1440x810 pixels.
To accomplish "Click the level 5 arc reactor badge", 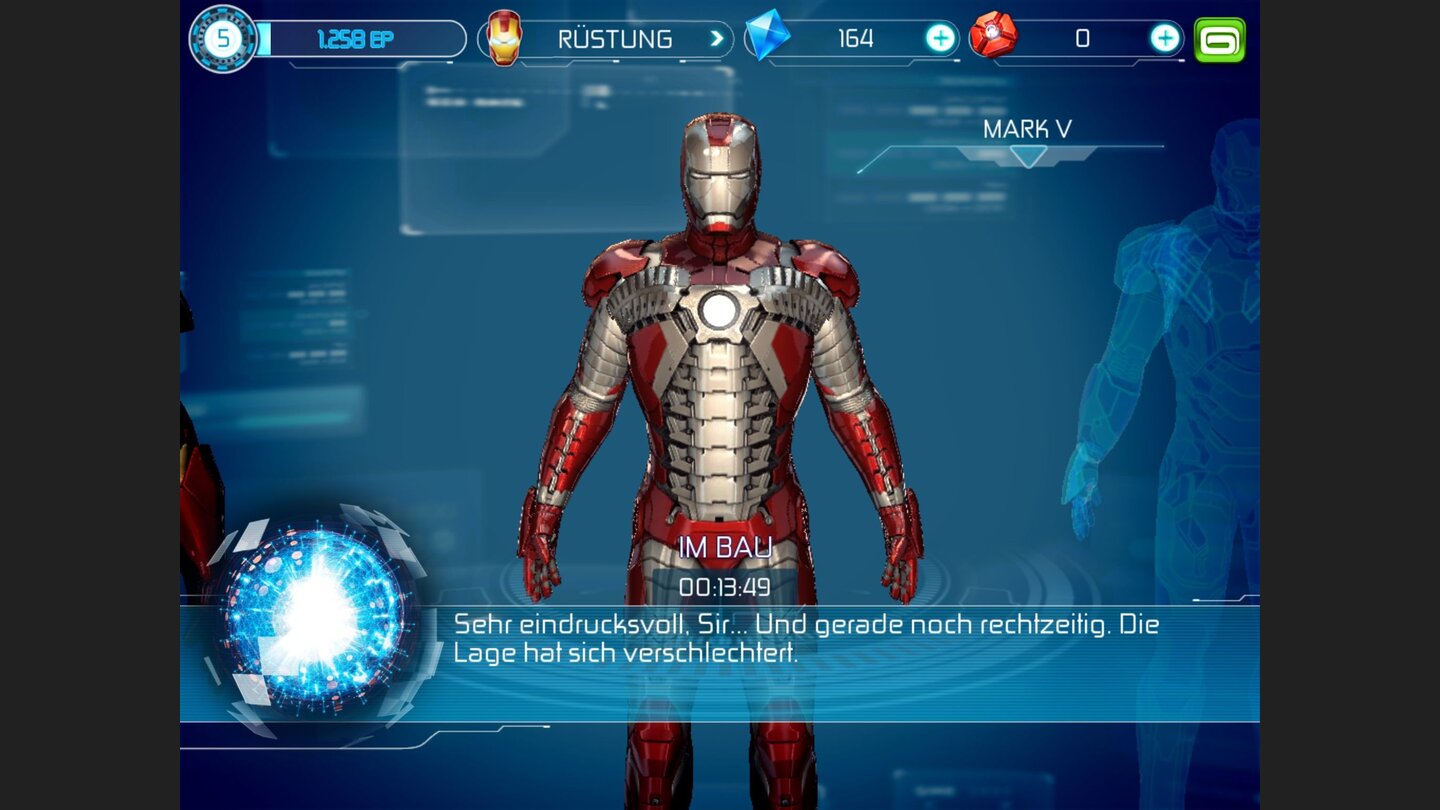I will click(x=223, y=38).
